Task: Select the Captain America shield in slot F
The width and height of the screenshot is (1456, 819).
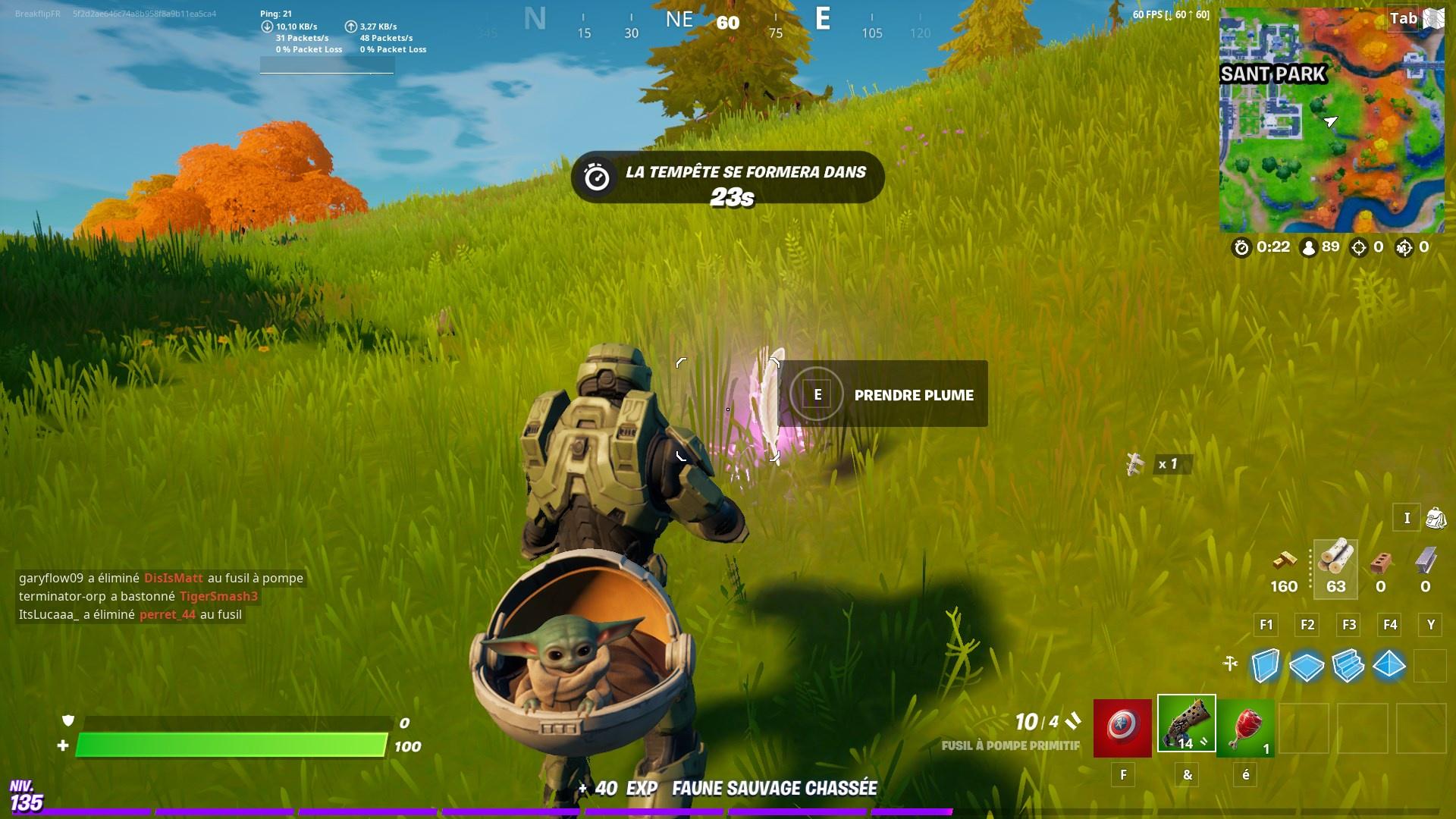Action: click(1121, 726)
